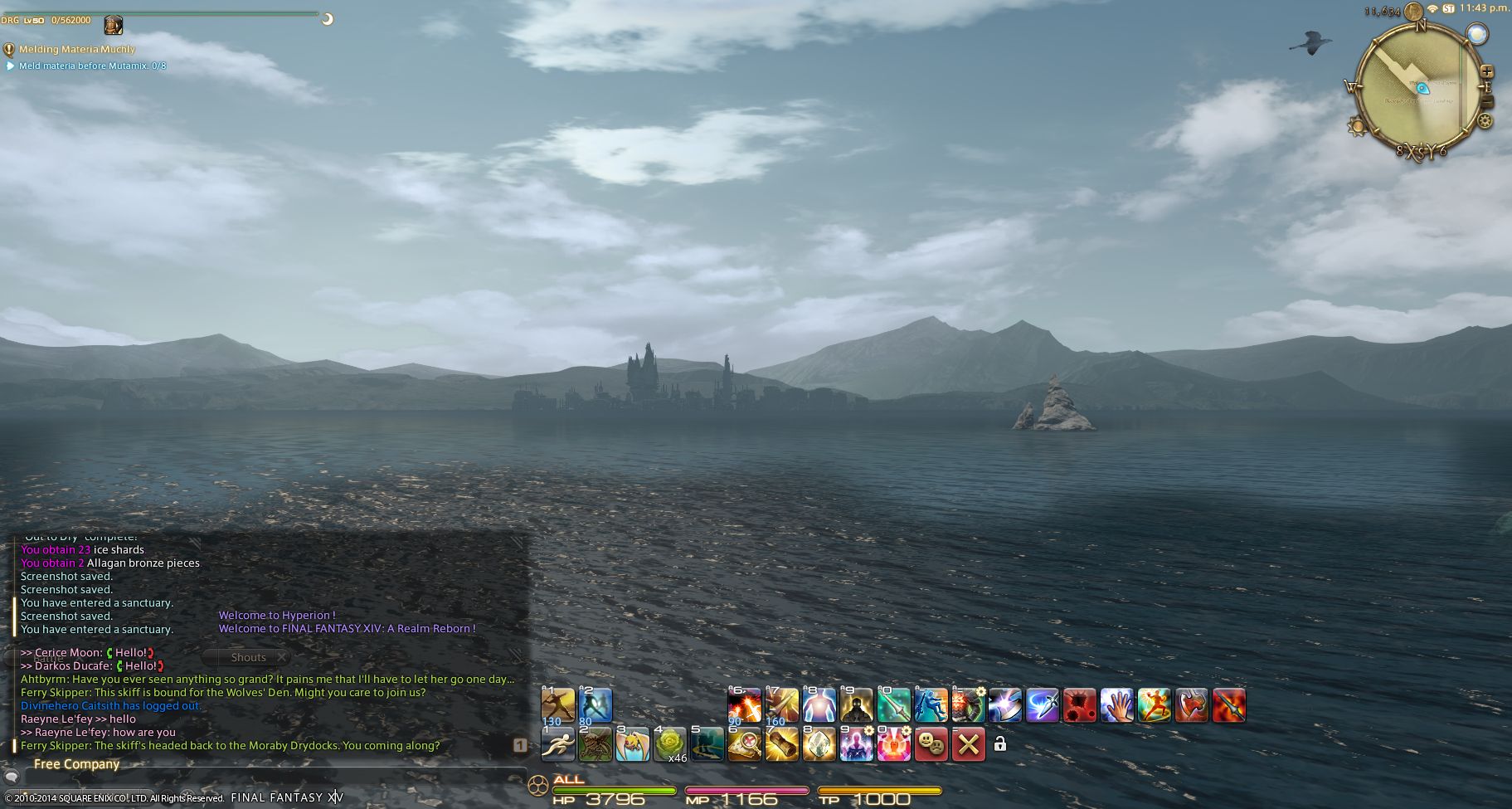Open the Melding Materia Muchly quest tracker entry

76,50
